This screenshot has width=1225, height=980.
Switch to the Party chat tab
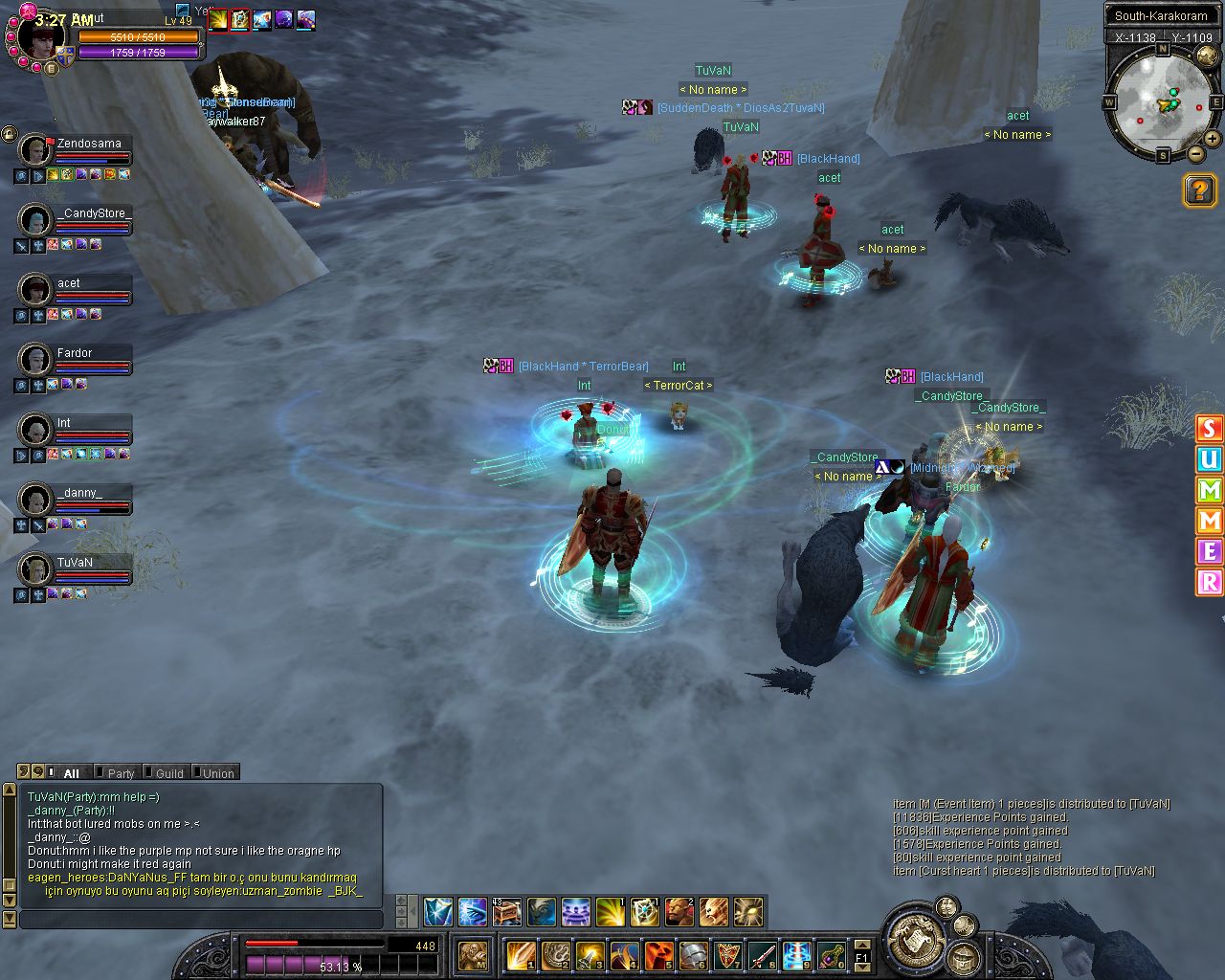120,773
